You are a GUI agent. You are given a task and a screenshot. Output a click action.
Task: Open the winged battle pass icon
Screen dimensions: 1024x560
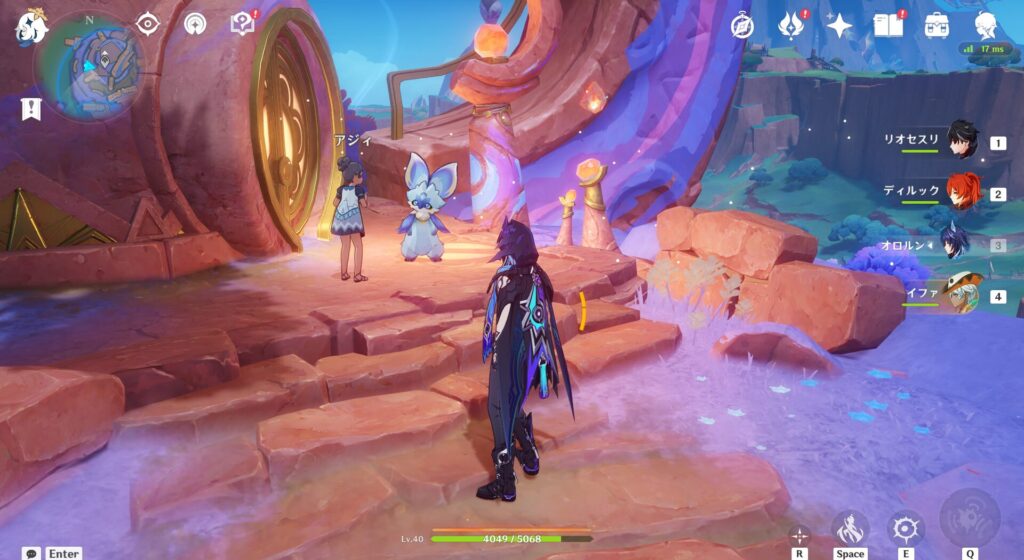pos(791,25)
